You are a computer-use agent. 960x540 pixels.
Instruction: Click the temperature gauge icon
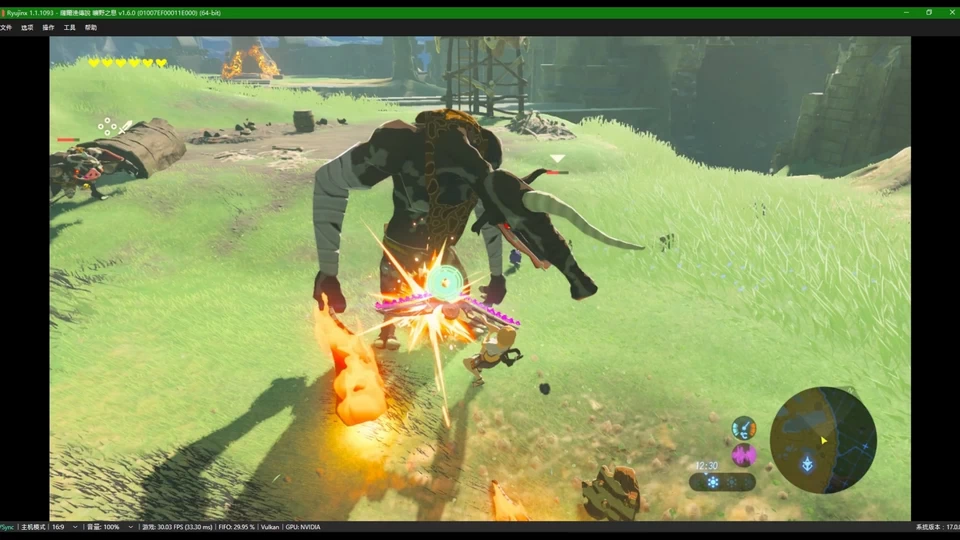(744, 428)
